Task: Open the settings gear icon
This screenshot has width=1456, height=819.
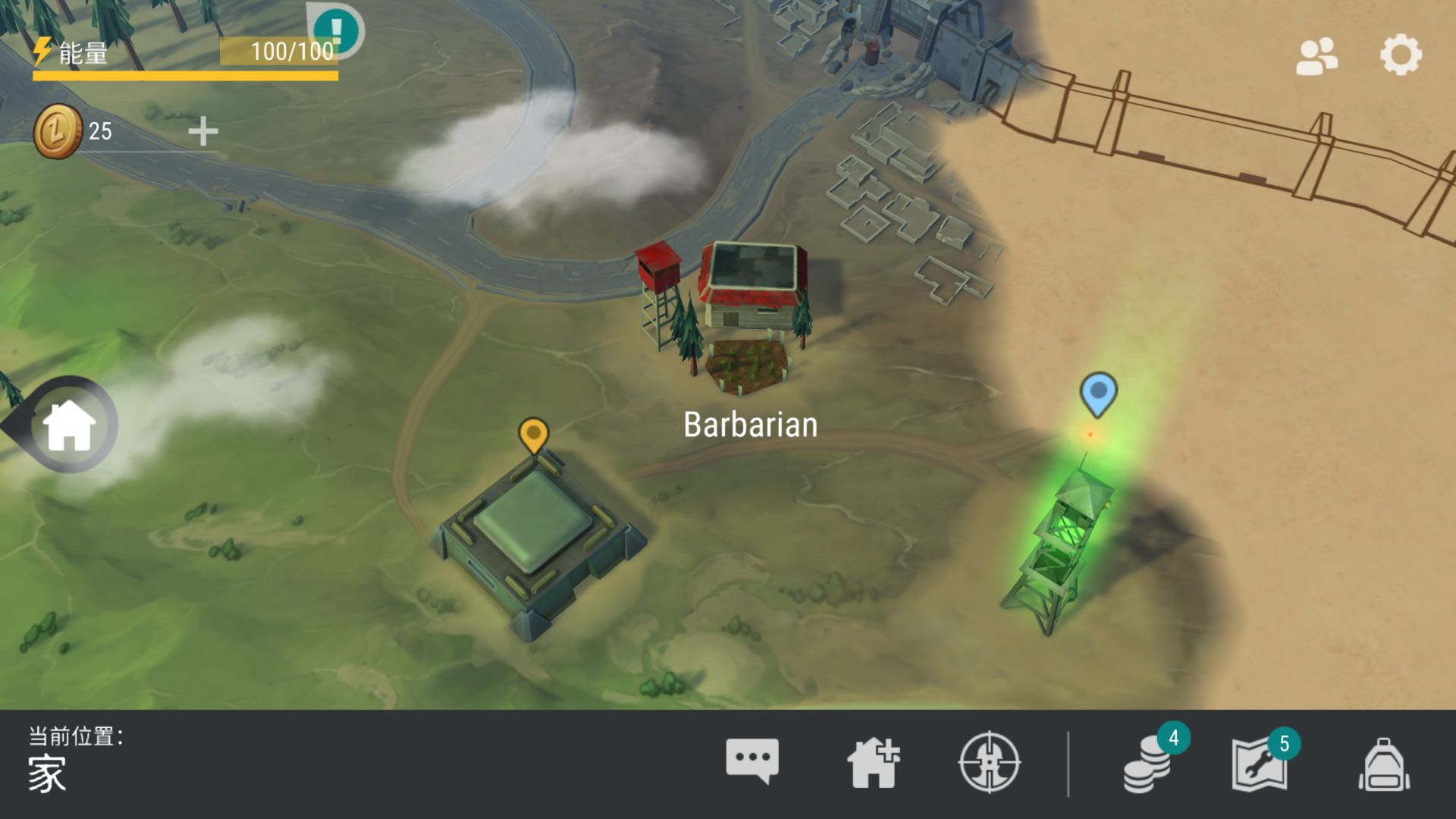Action: pos(1400,55)
